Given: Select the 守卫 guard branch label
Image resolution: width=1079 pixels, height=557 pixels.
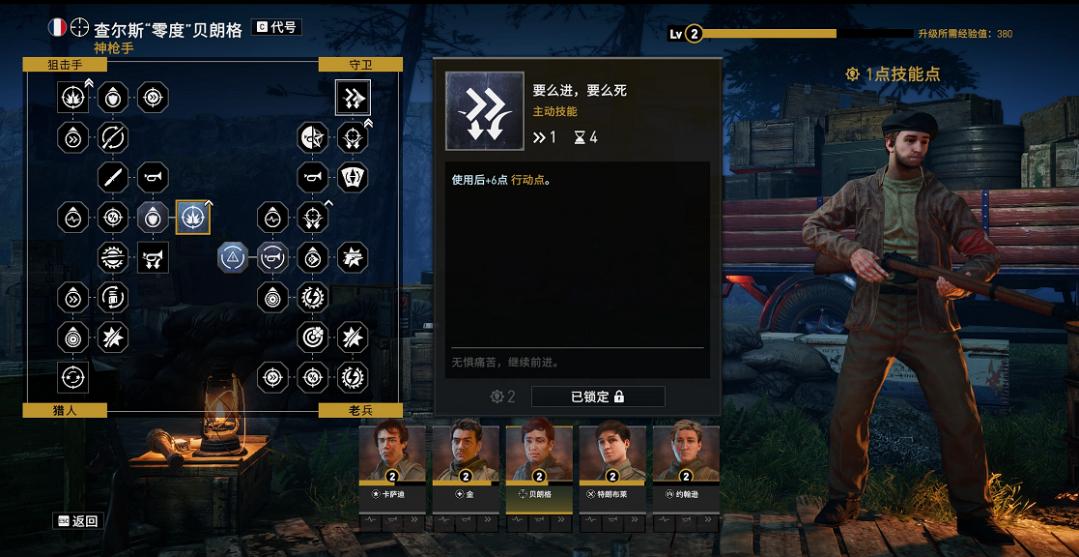Looking at the screenshot, I should point(360,64).
